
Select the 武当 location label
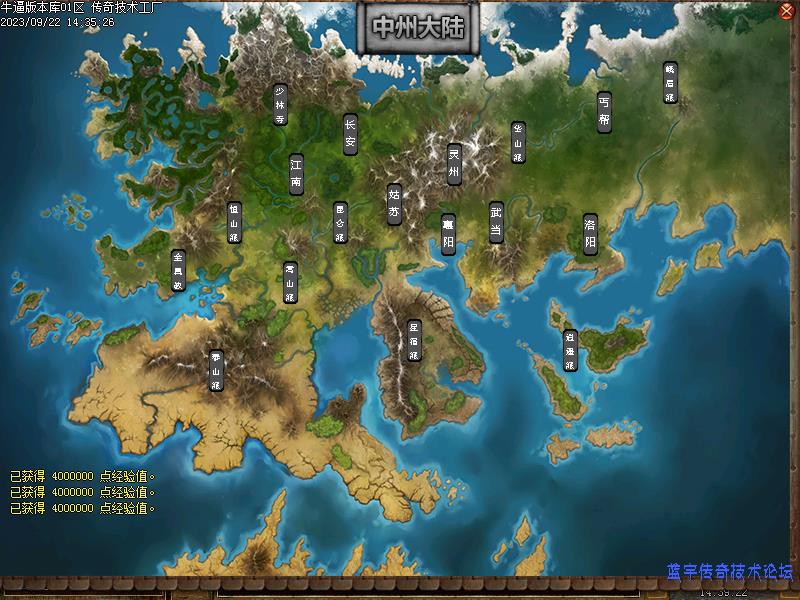(x=496, y=223)
